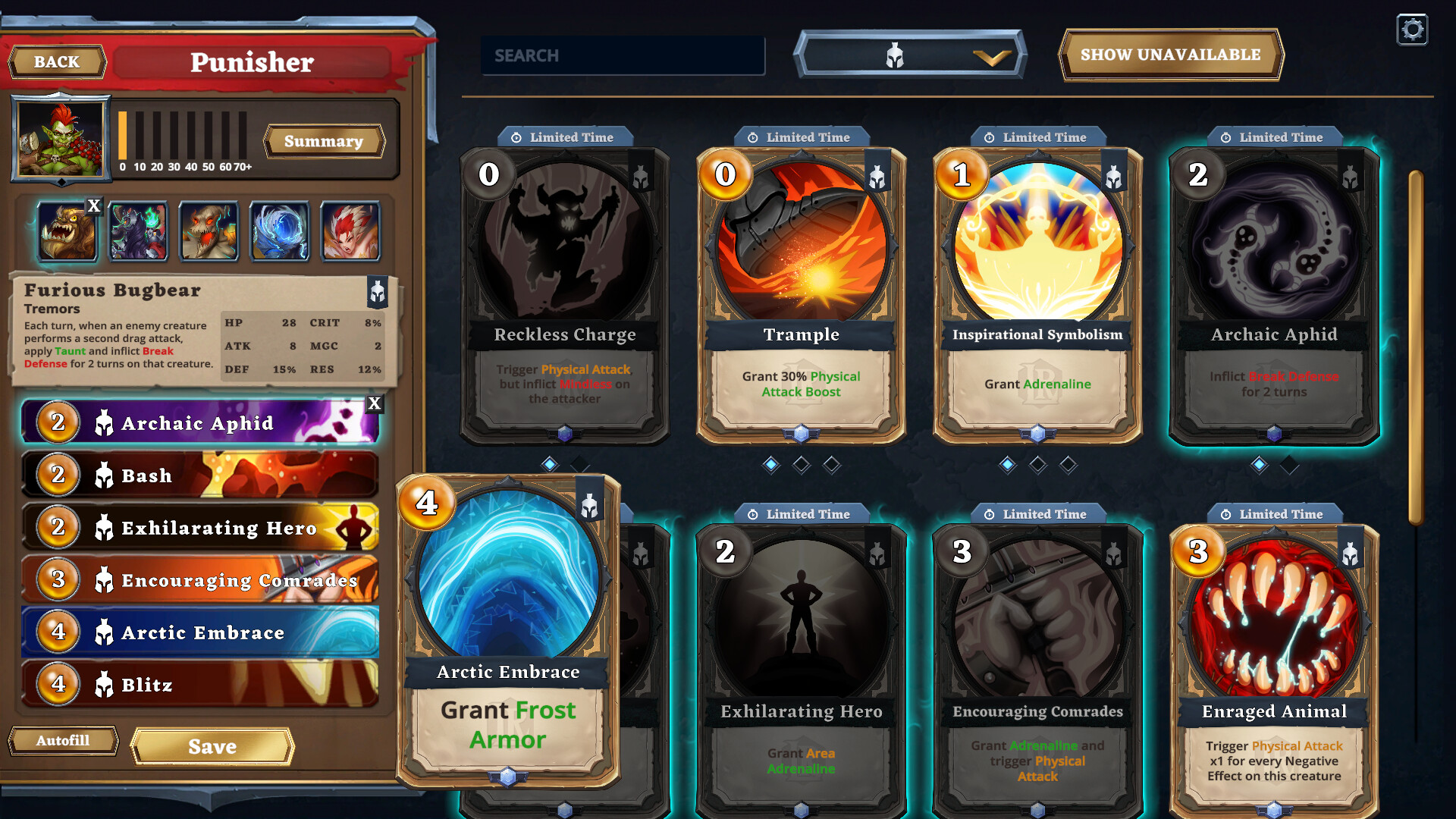Click the clock icon on Enraged Animal's Limited Time banner
Screen dimensions: 1456x819
click(1226, 513)
